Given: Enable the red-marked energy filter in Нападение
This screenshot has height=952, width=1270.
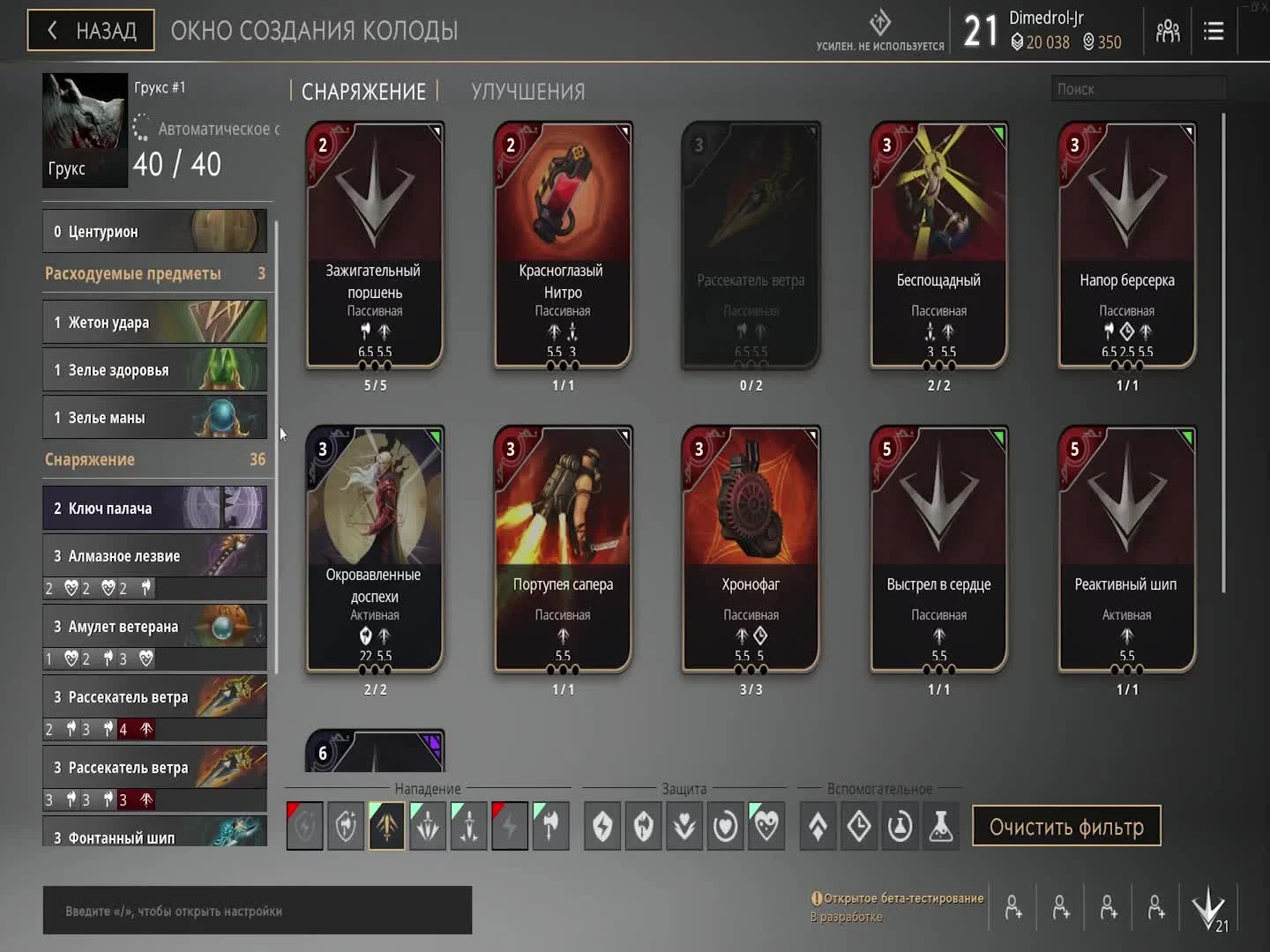Looking at the screenshot, I should (304, 826).
